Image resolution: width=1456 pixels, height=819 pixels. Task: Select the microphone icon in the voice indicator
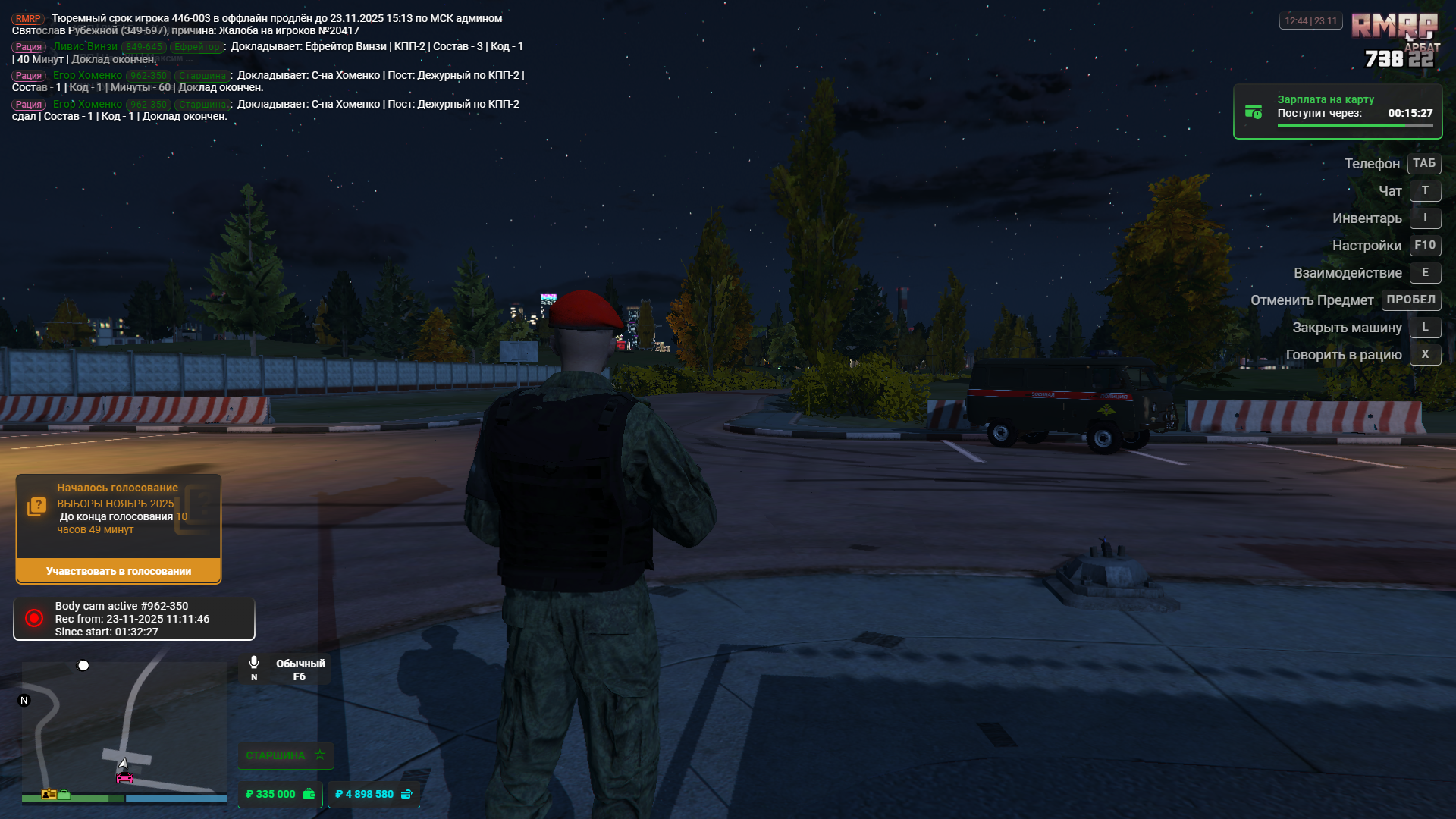point(254,661)
